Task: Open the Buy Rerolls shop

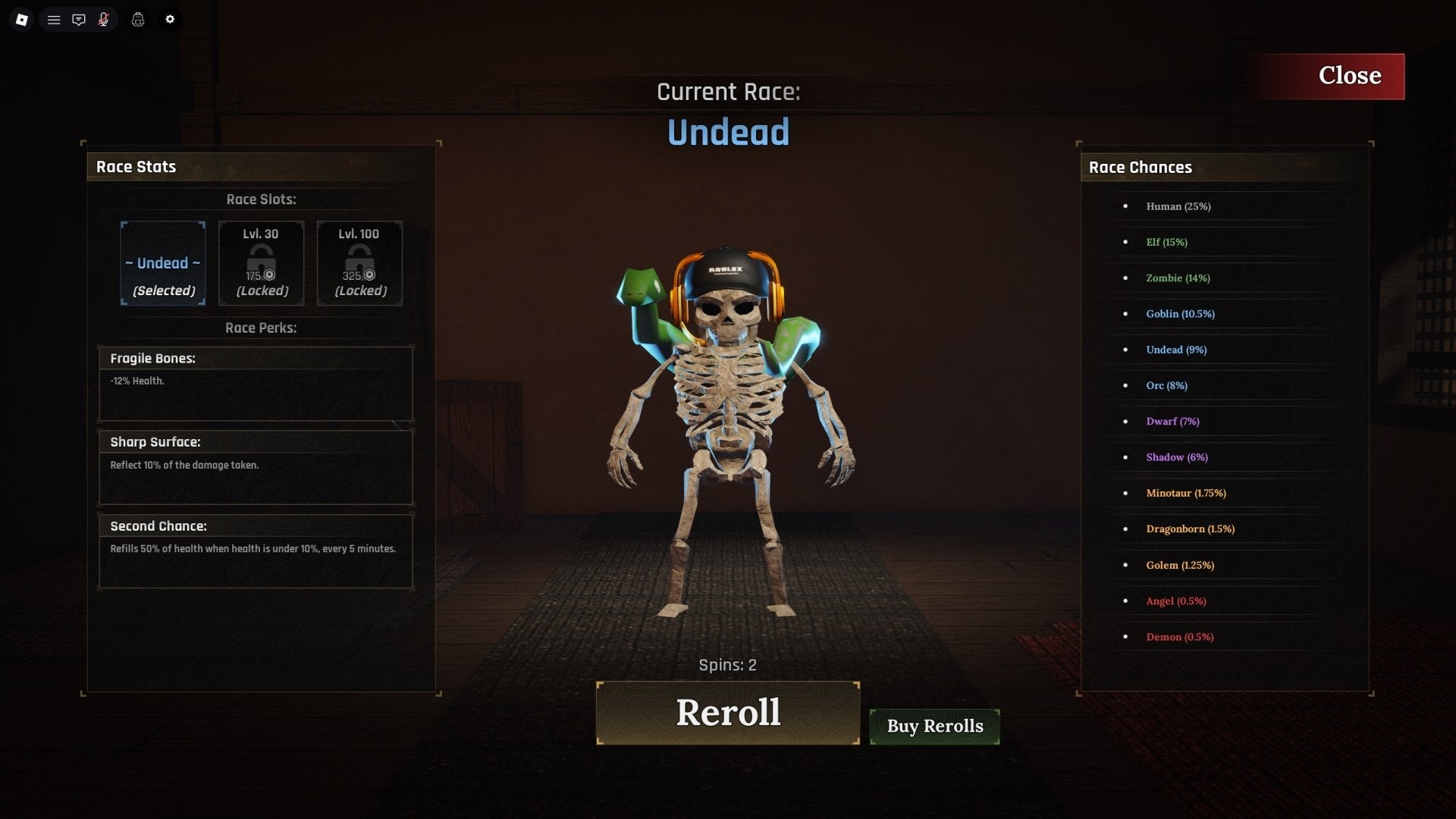Action: [934, 726]
